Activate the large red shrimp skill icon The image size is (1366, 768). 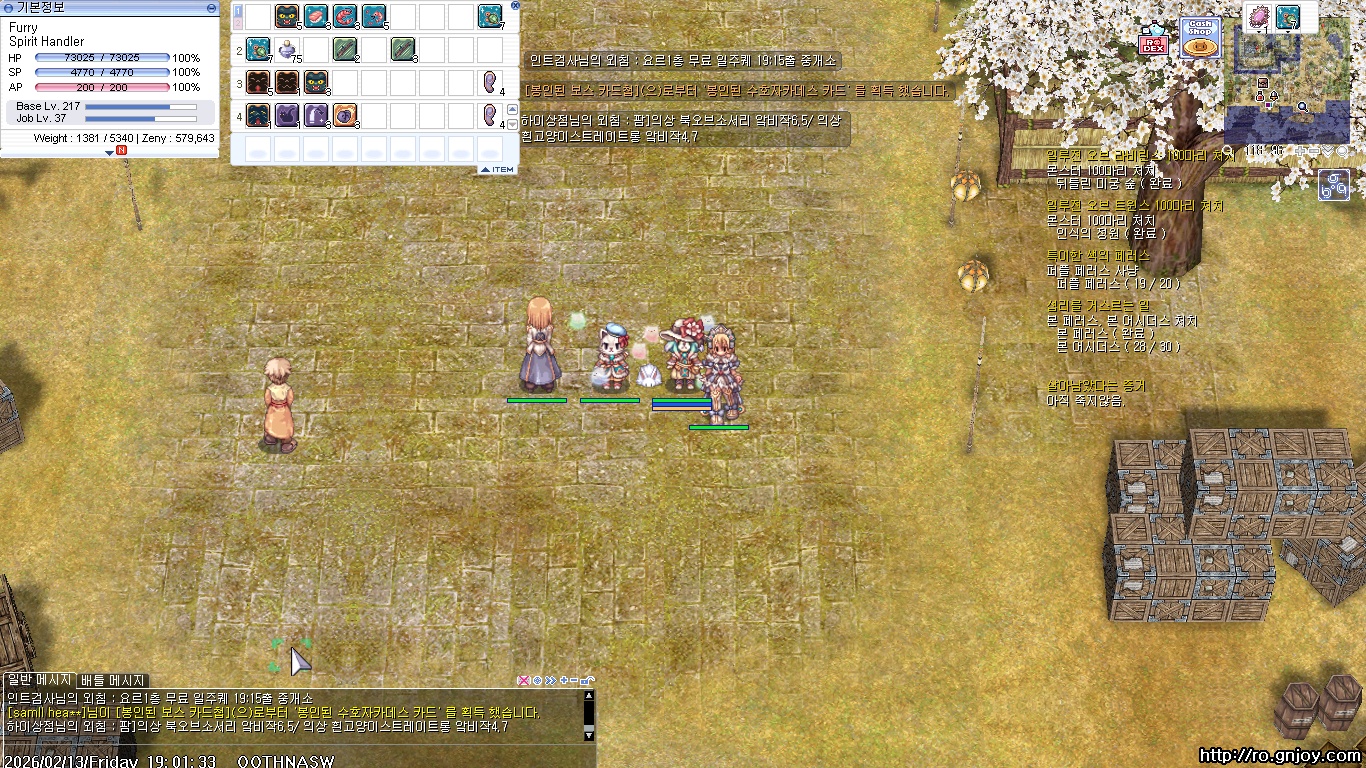click(x=345, y=16)
